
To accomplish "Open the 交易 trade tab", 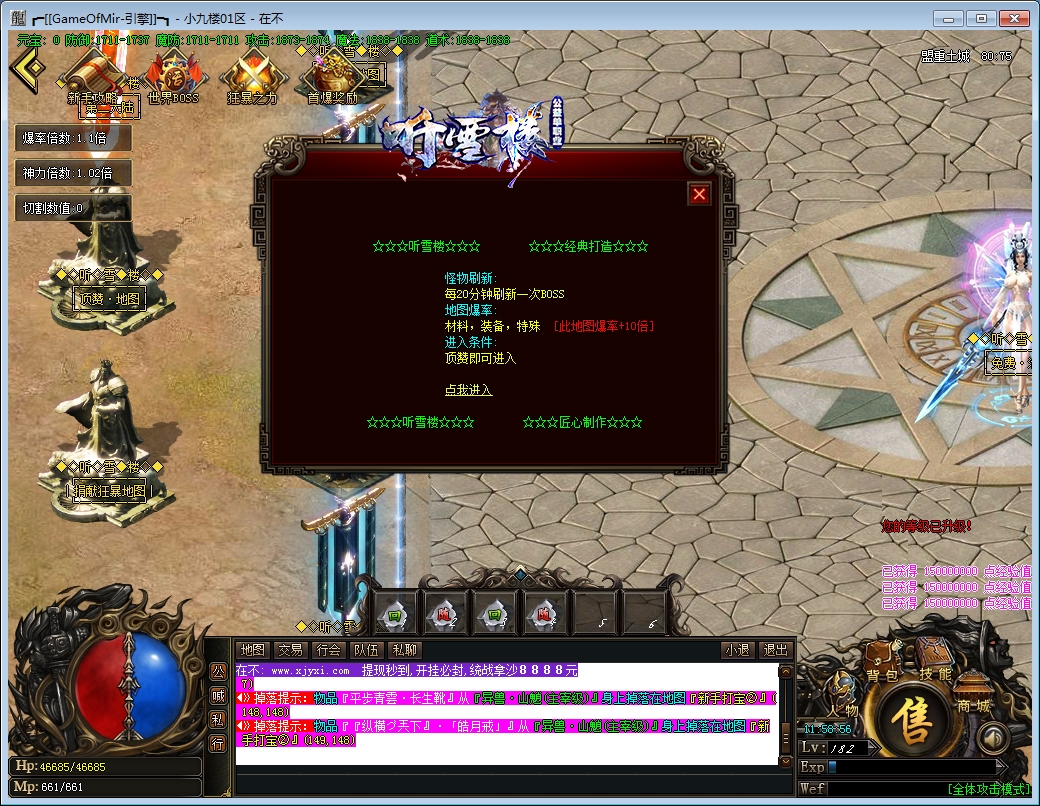I will 290,650.
